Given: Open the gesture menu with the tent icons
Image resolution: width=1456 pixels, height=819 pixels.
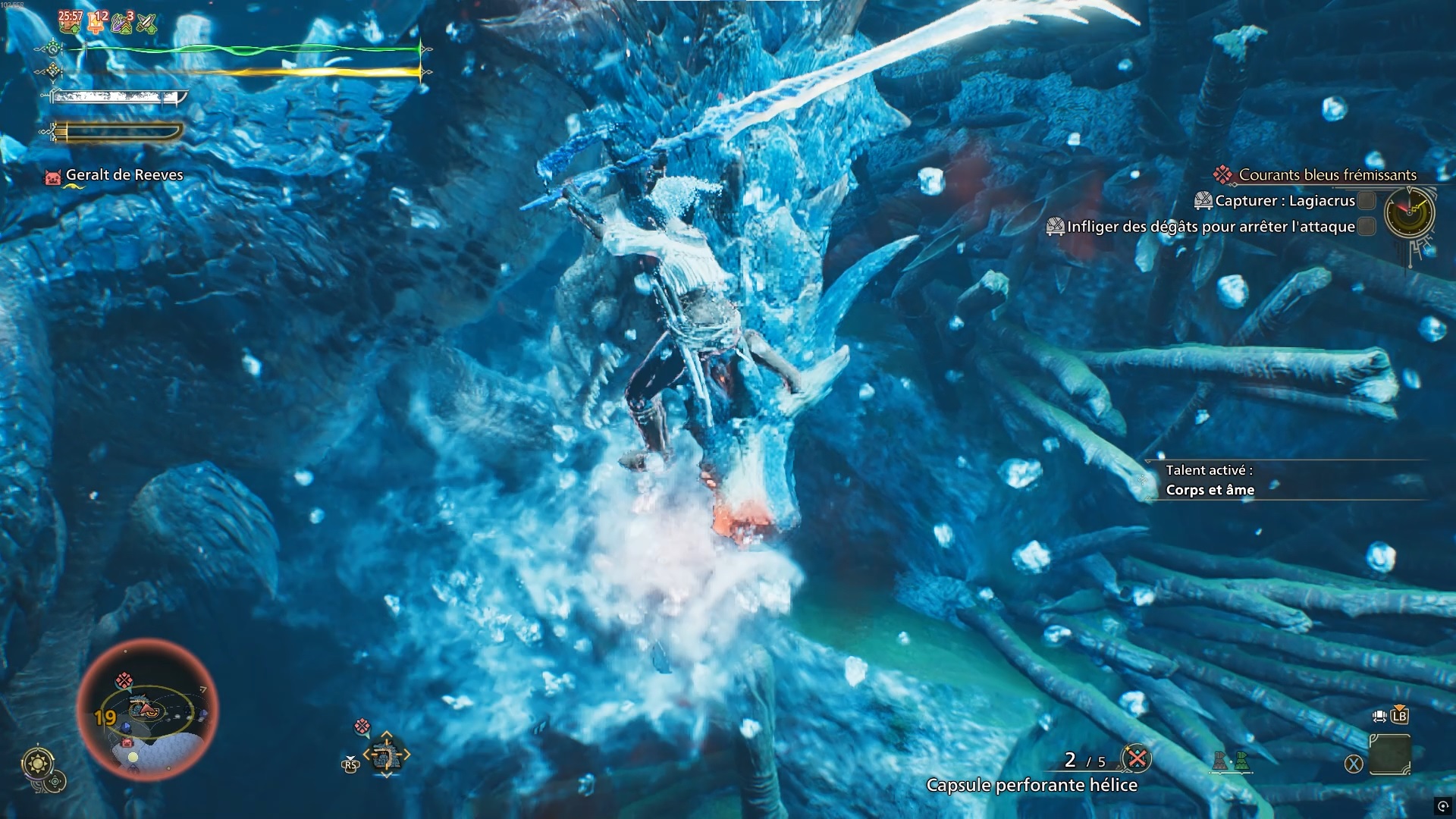Looking at the screenshot, I should point(1231,760).
